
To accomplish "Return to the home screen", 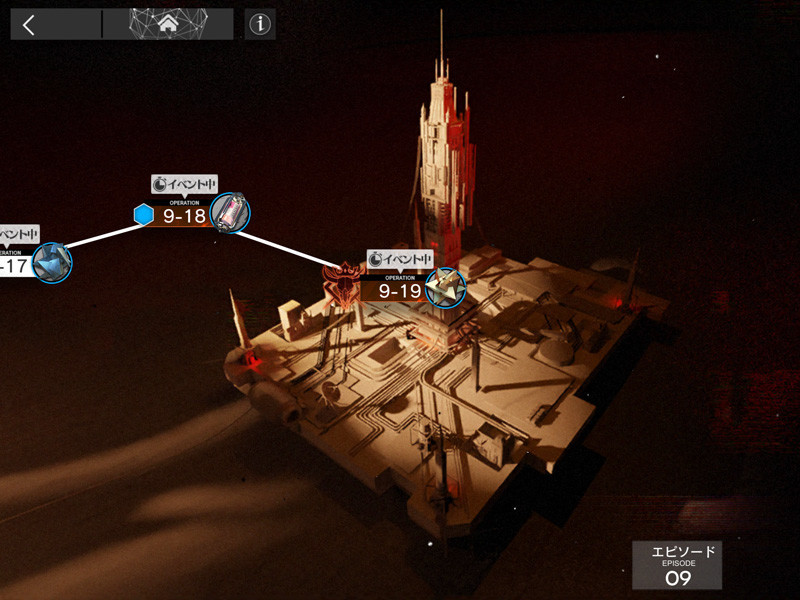I will click(x=168, y=24).
